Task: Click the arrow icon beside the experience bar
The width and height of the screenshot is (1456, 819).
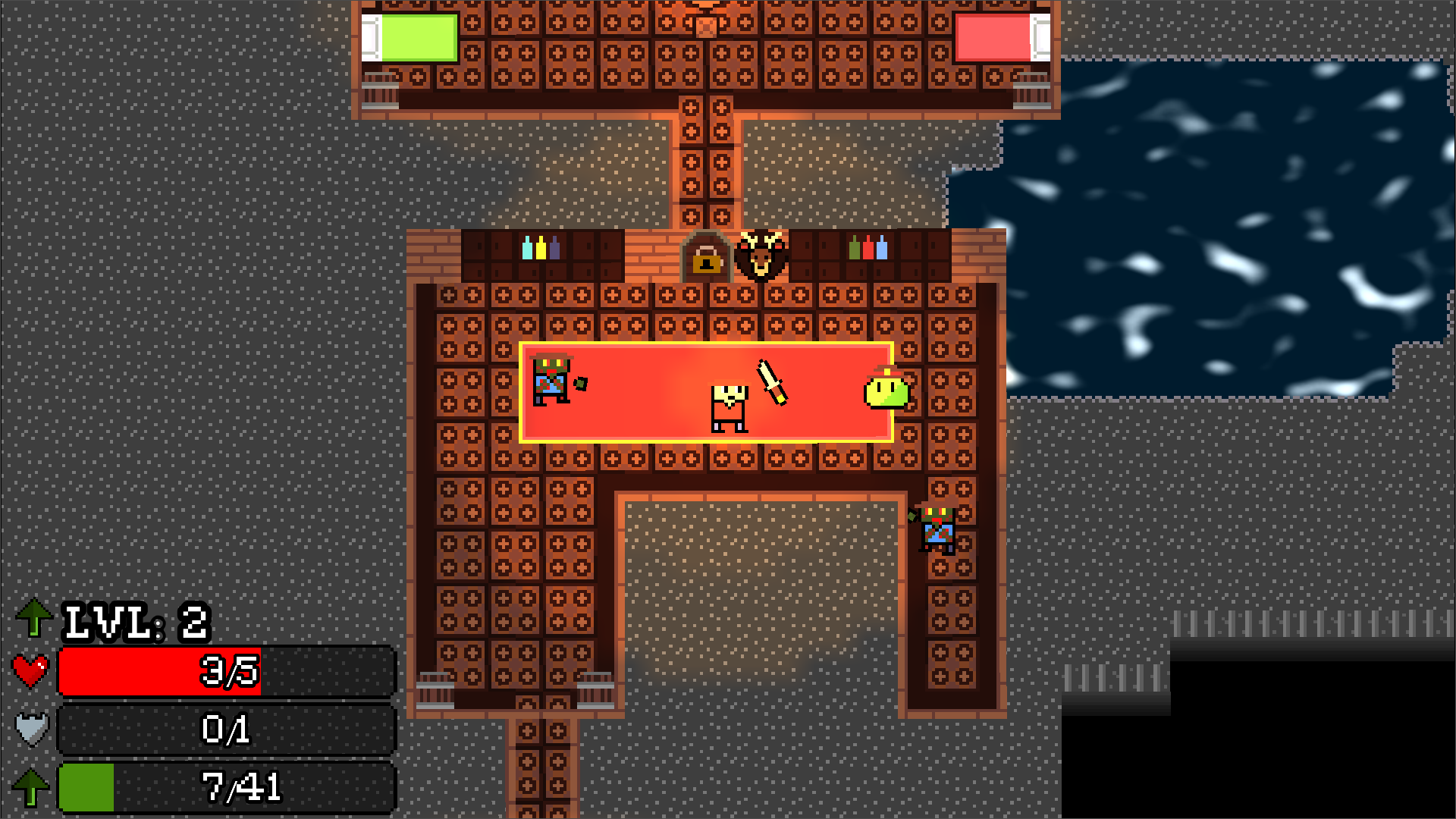Action: (33, 786)
